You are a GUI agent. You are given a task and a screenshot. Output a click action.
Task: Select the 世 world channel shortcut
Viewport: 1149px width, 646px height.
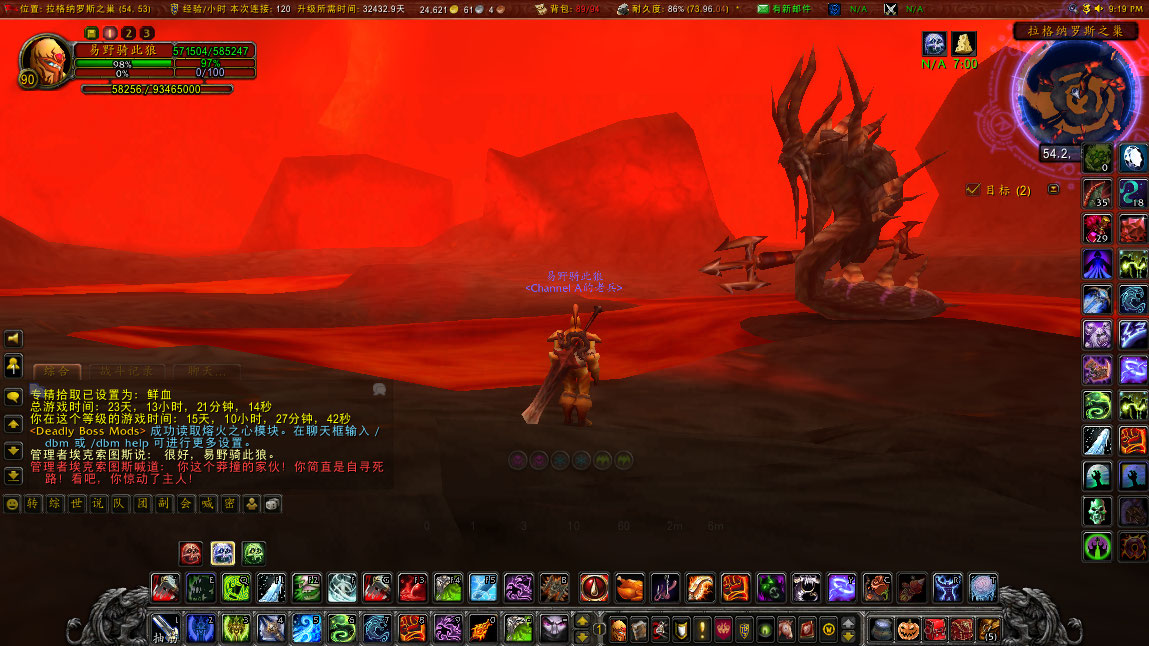[76, 503]
